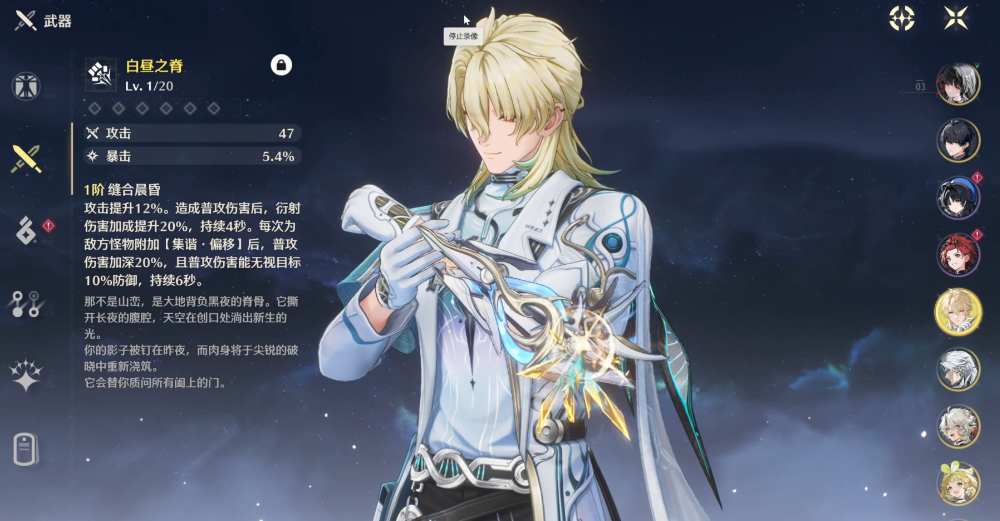
Task: Open the dog-tag profile tab at the bottom
Action: 27,449
